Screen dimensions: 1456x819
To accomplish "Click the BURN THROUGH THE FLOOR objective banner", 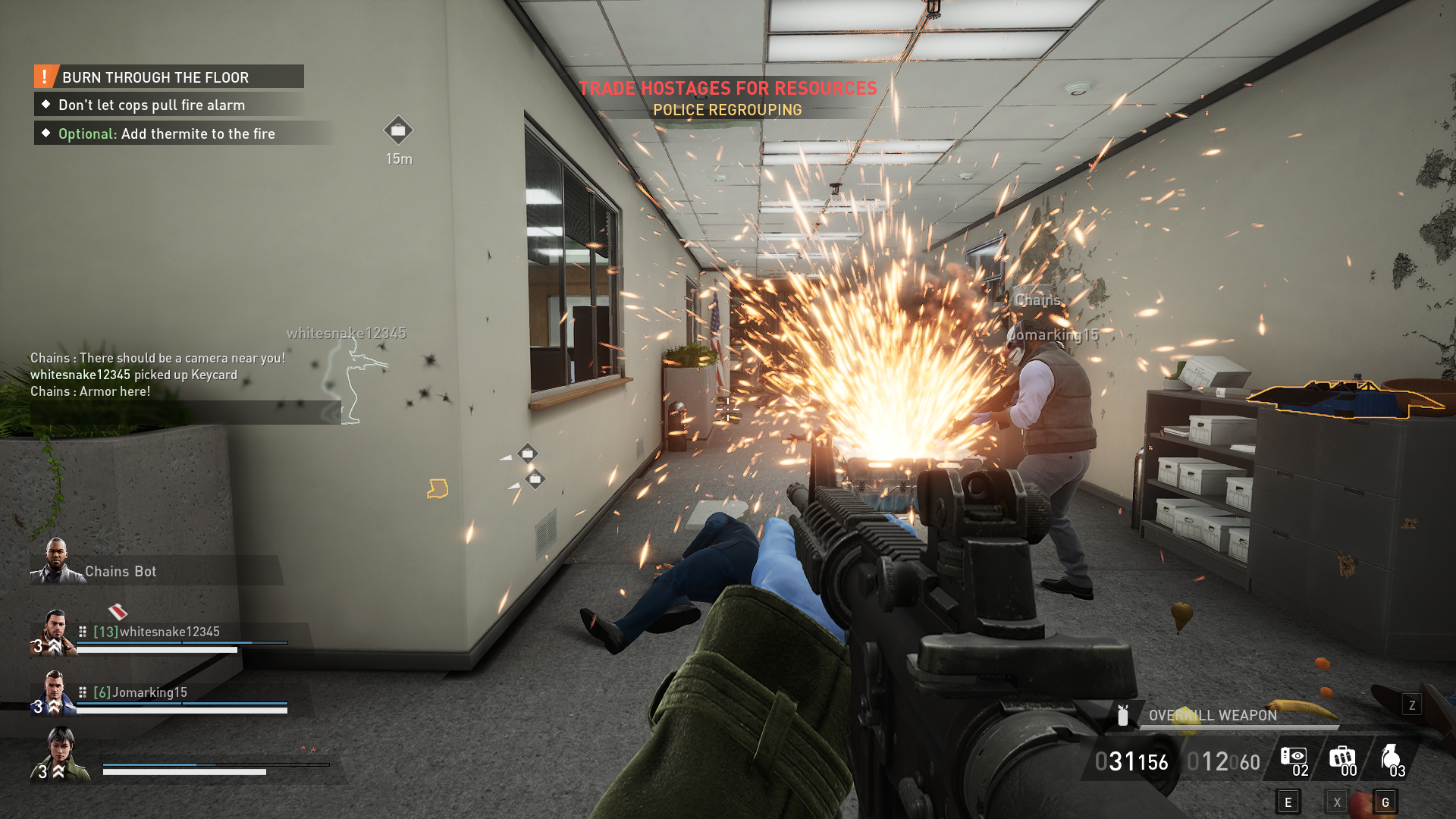I will 155,77.
